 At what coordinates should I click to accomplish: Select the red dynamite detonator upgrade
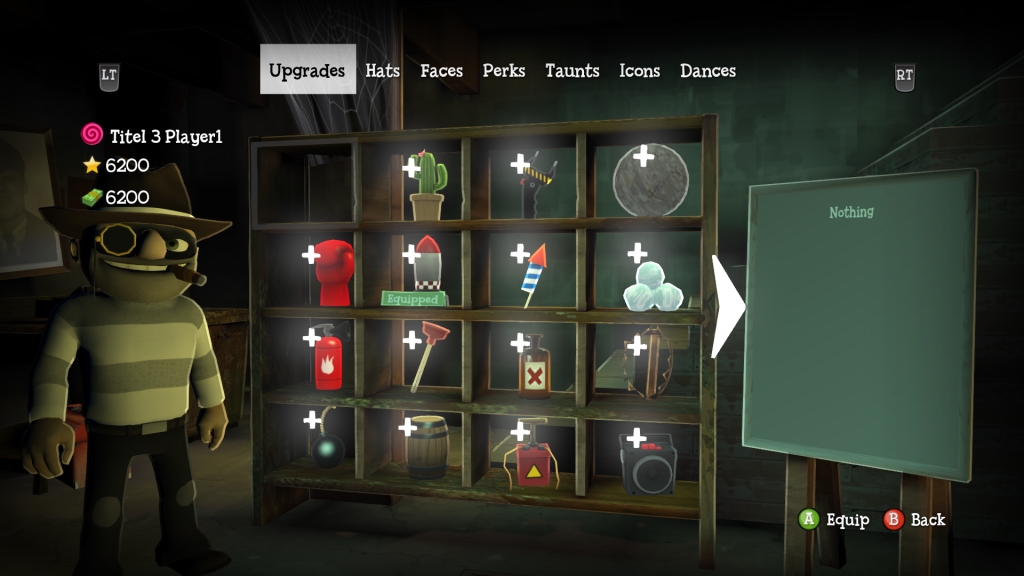534,460
